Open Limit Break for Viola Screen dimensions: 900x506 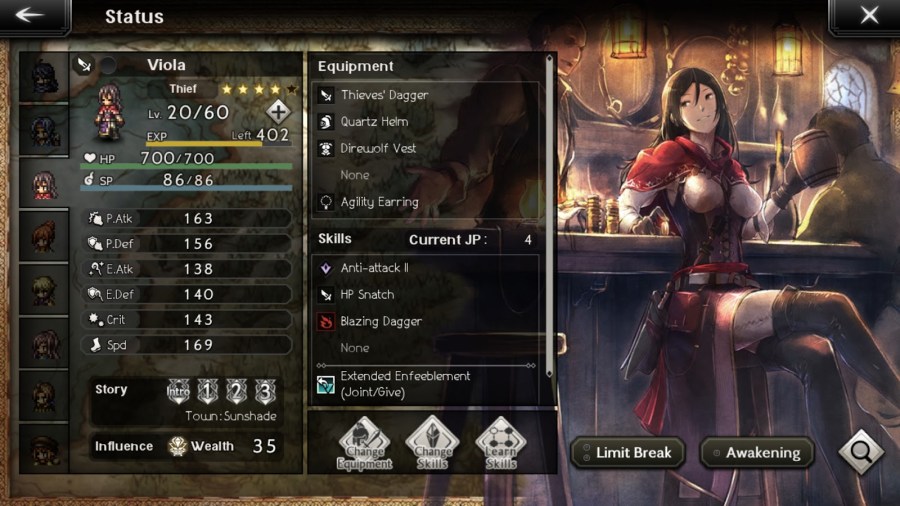[627, 452]
